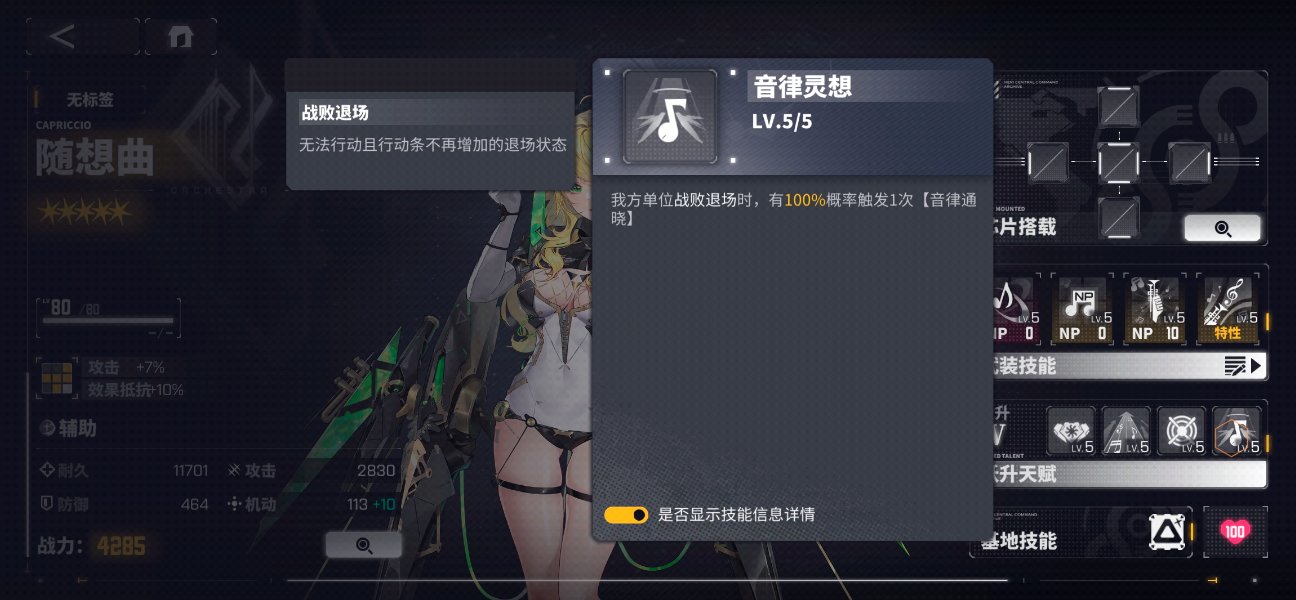Select the NP 10 trumpet skill icon

pyautogui.click(x=1155, y=309)
